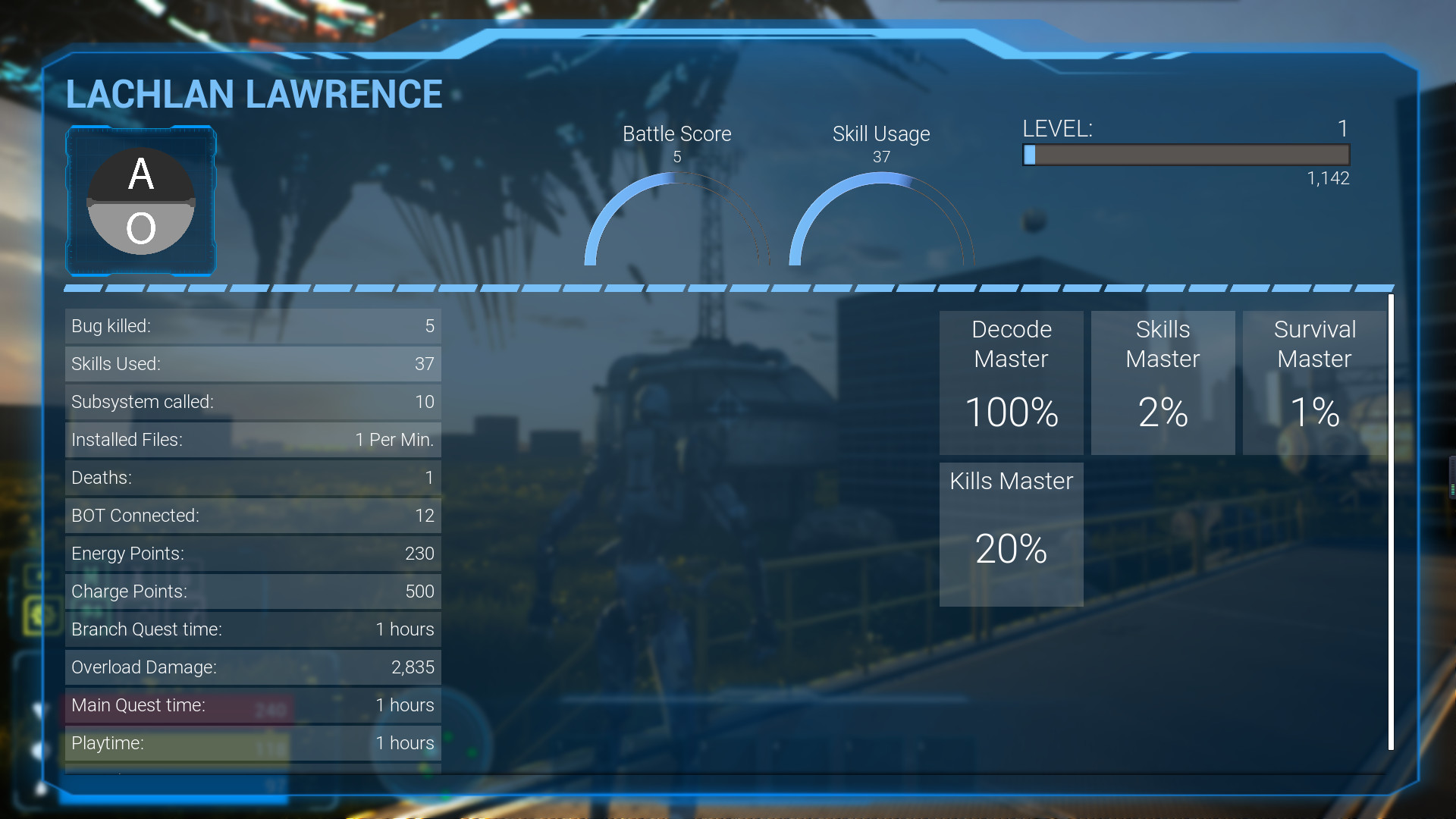Select the Skills Used stat row
The width and height of the screenshot is (1456, 819).
click(253, 364)
